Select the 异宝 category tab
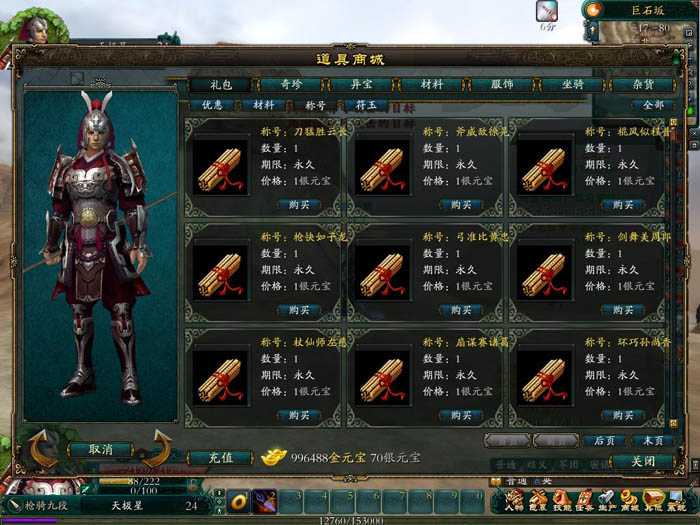 360,86
